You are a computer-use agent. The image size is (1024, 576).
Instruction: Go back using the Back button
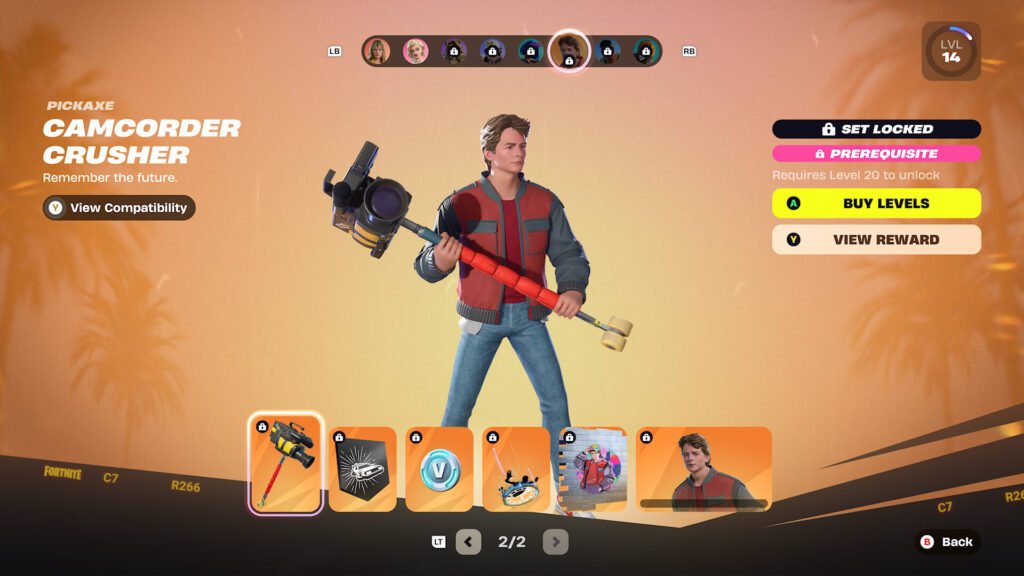coord(946,542)
